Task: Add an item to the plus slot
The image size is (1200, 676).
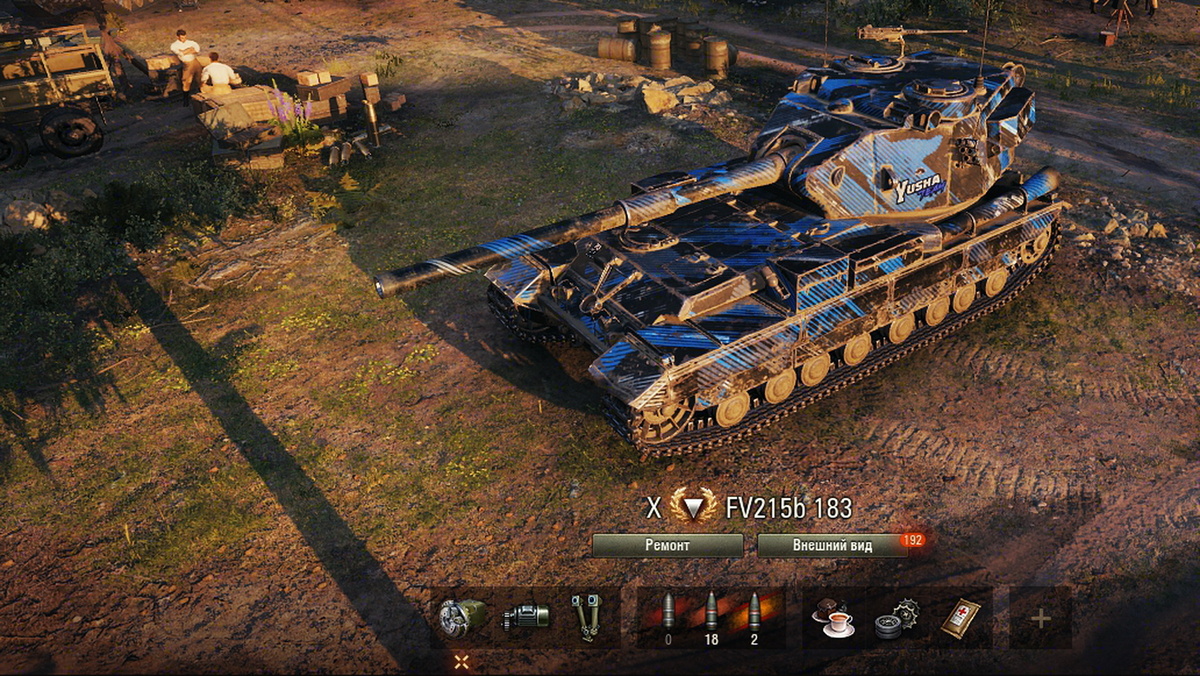Action: (x=1040, y=618)
